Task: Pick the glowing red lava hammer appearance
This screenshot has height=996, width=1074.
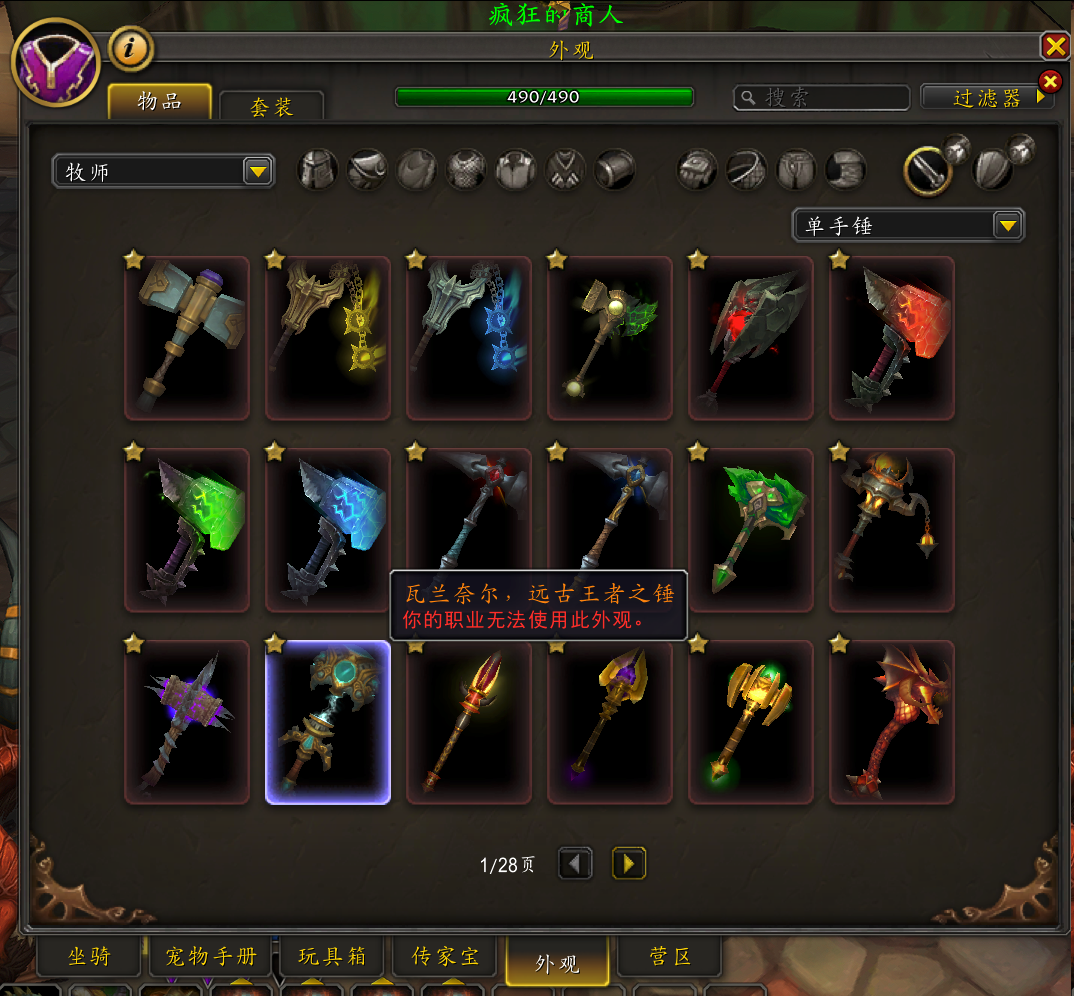Action: click(892, 338)
